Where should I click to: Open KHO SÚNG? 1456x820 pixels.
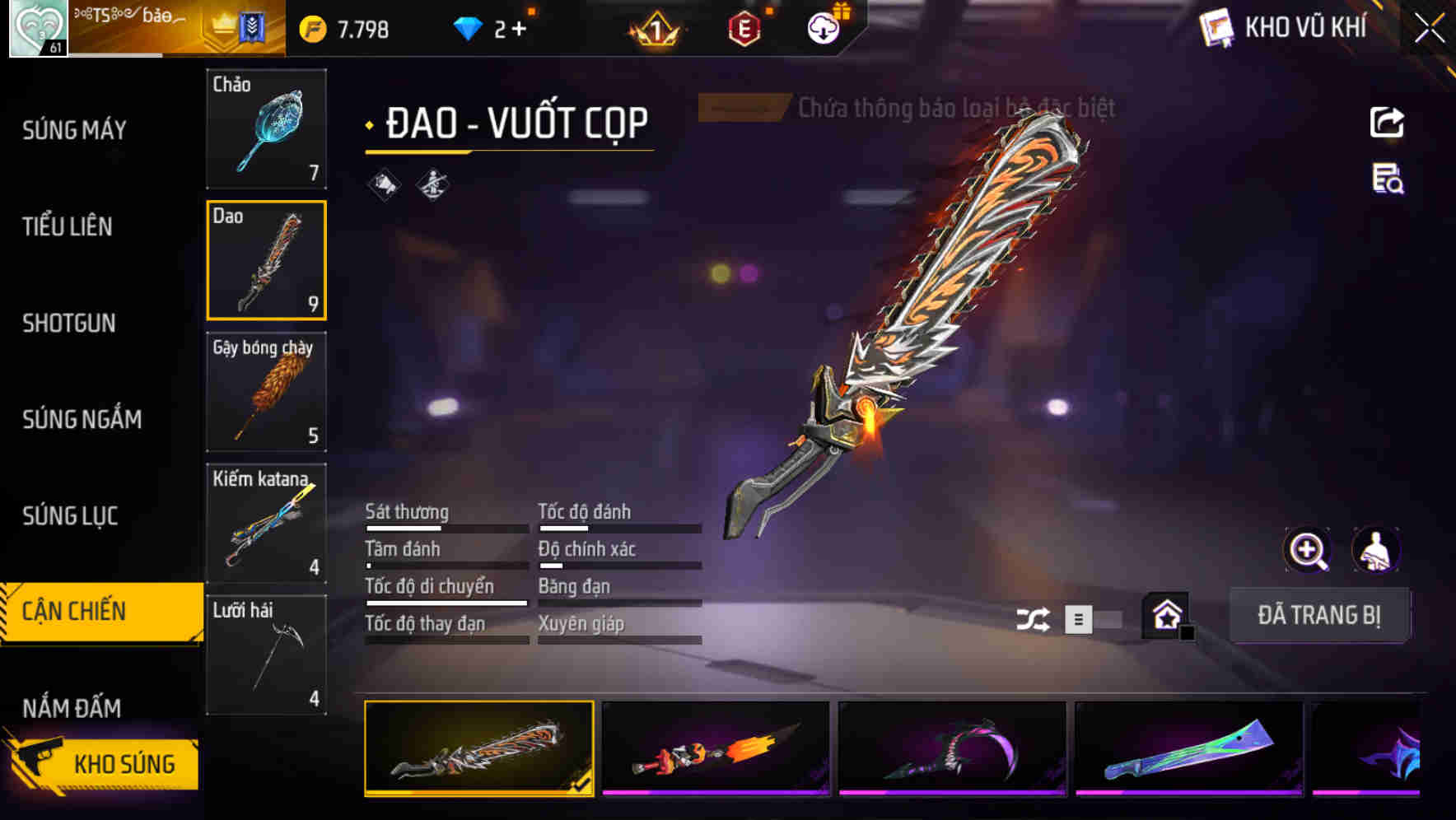pyautogui.click(x=124, y=763)
